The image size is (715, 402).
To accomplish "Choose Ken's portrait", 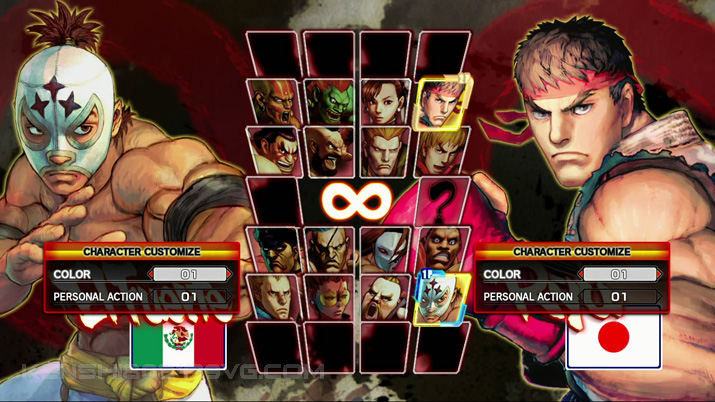I will 440,151.
